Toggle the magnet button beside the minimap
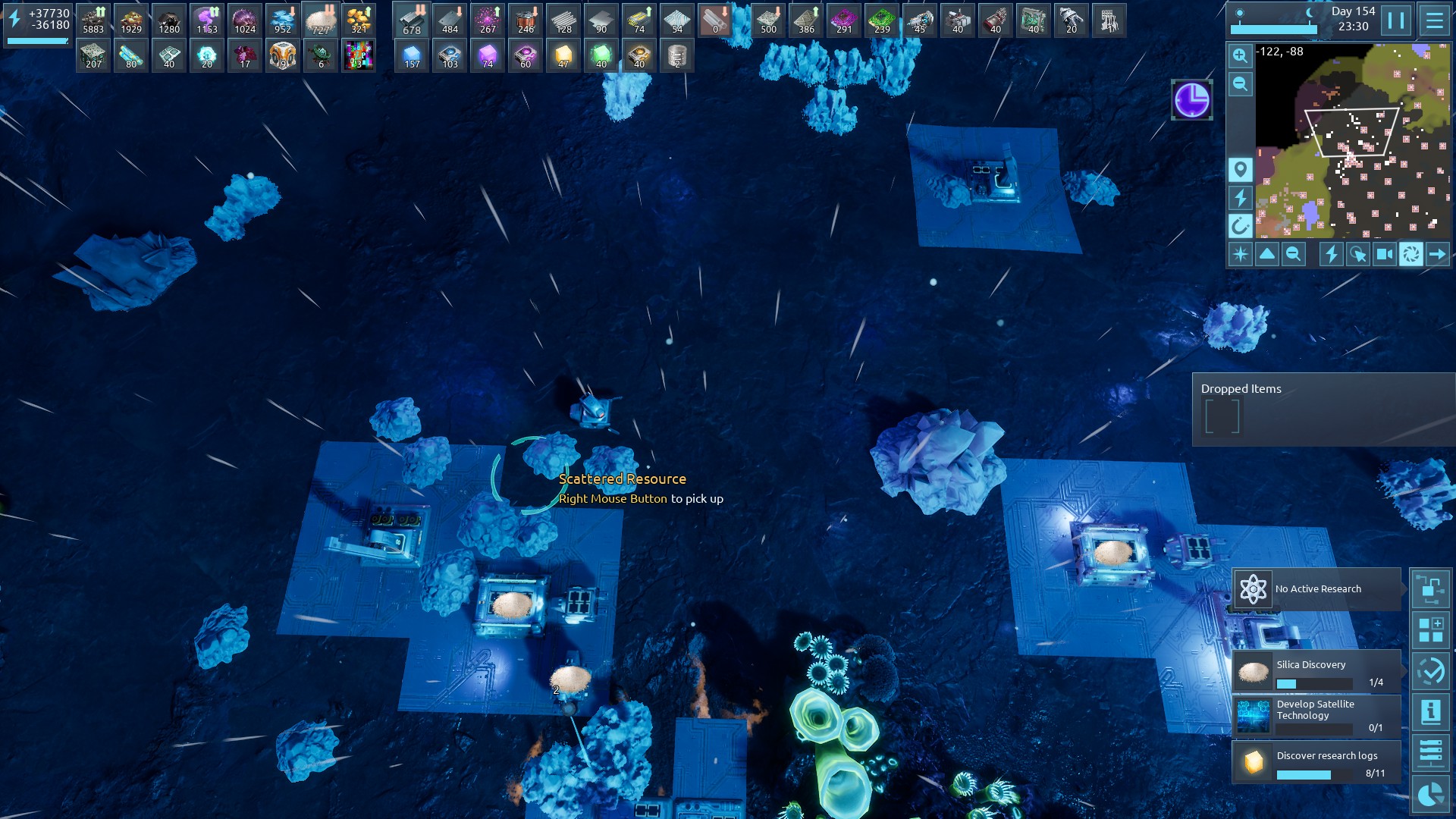 pyautogui.click(x=1240, y=225)
